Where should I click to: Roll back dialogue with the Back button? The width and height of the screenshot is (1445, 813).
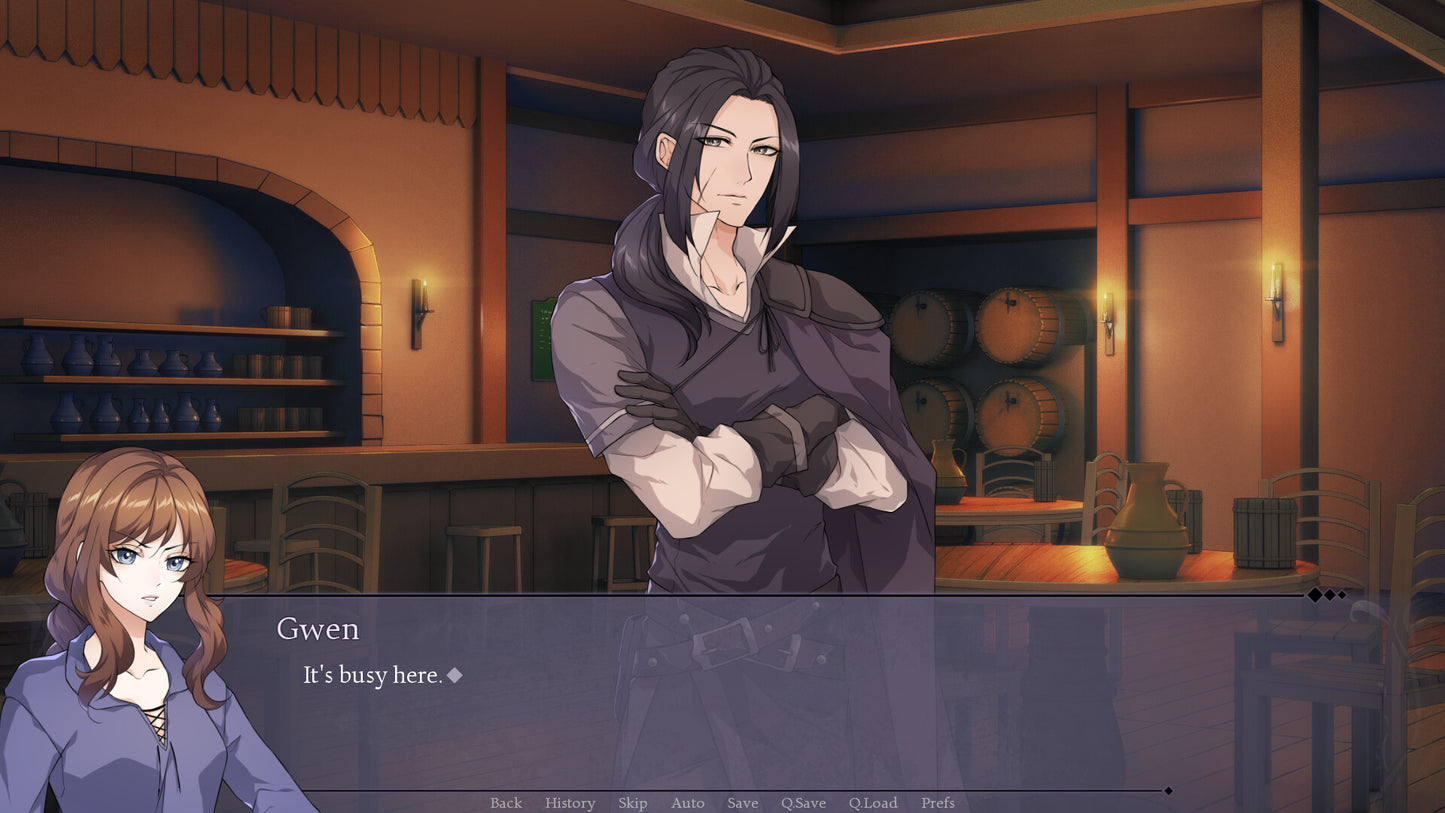tap(506, 802)
